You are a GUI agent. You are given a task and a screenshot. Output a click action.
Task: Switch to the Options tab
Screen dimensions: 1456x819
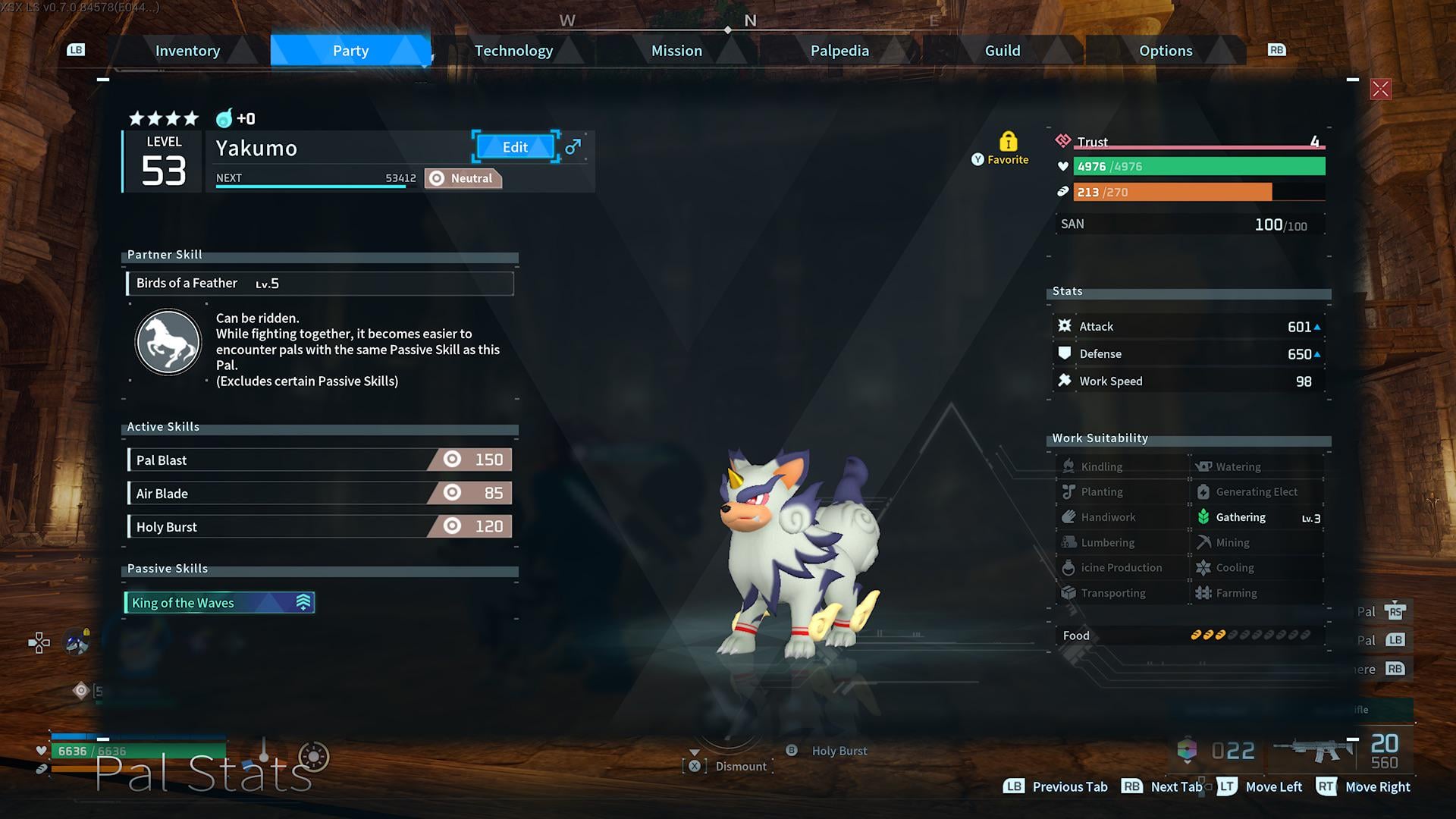1166,51
